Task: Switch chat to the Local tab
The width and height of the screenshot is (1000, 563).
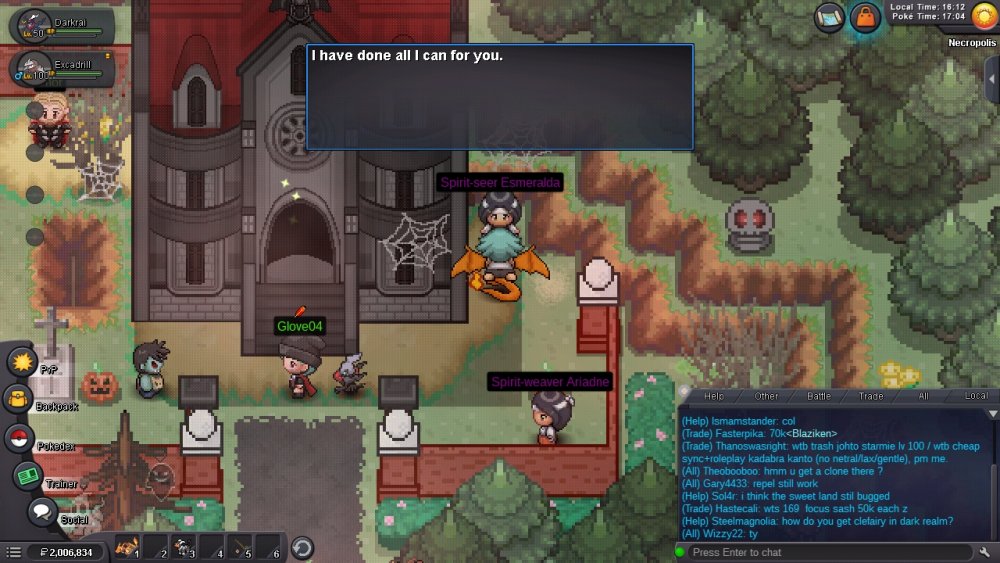Action: pyautogui.click(x=976, y=397)
